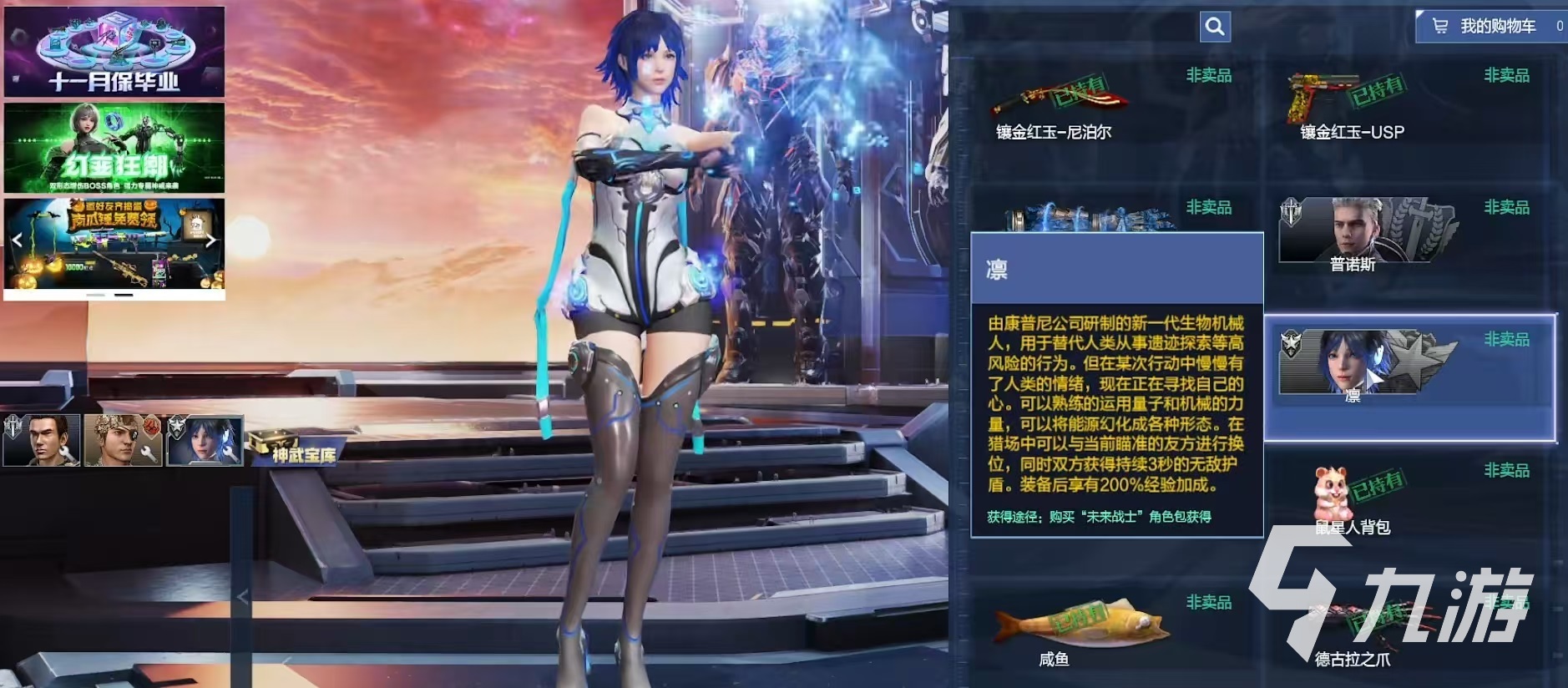
Task: Click the left carousel arrow on the banner panel
Action: pos(18,239)
